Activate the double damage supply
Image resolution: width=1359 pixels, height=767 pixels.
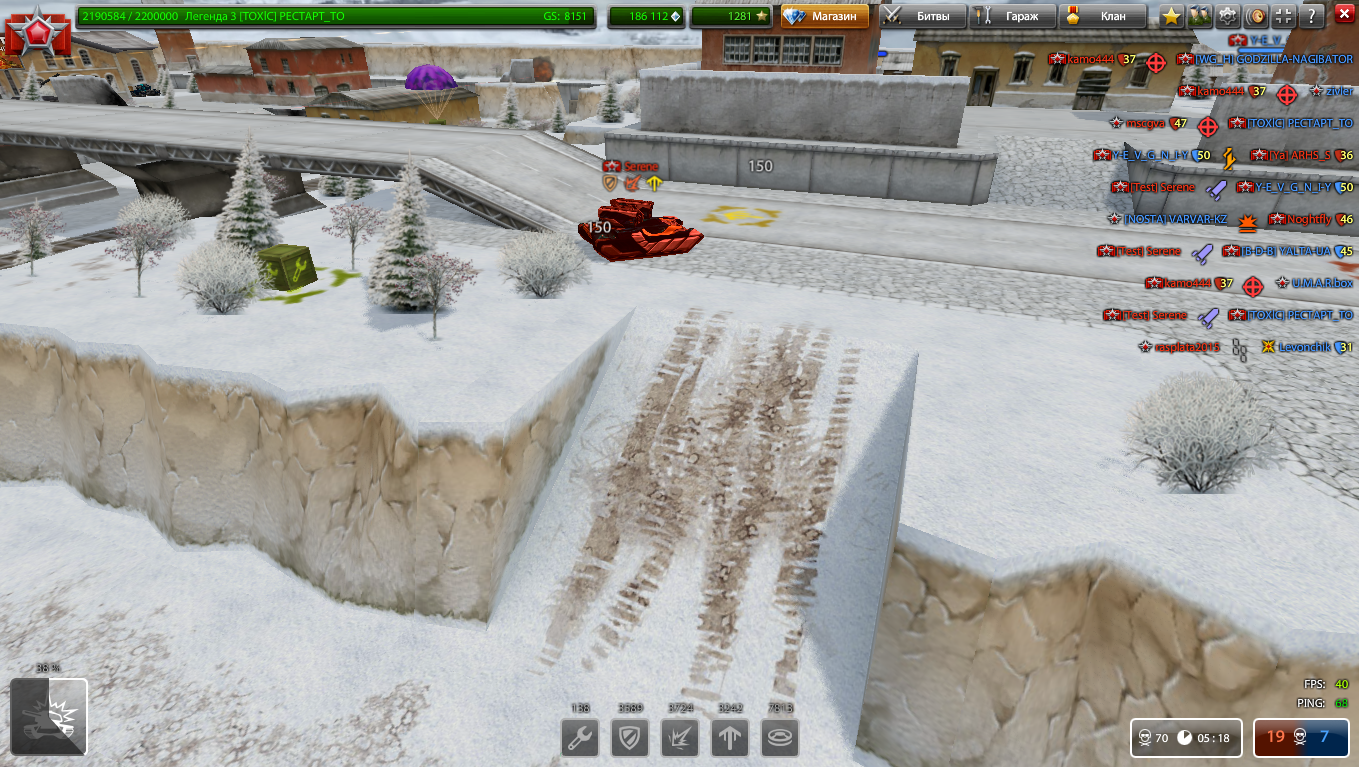click(x=680, y=740)
